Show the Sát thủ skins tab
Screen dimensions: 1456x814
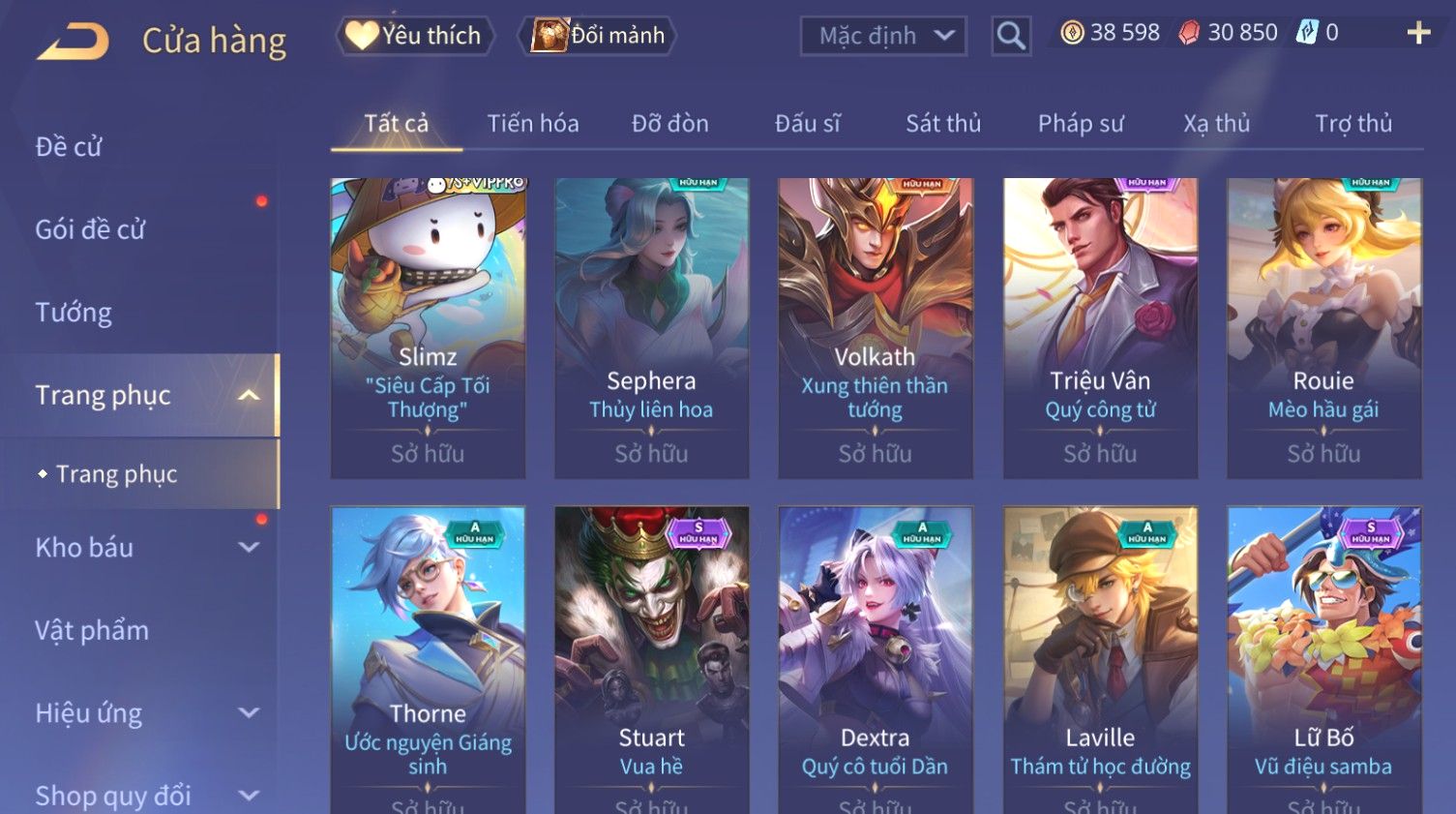coord(943,124)
